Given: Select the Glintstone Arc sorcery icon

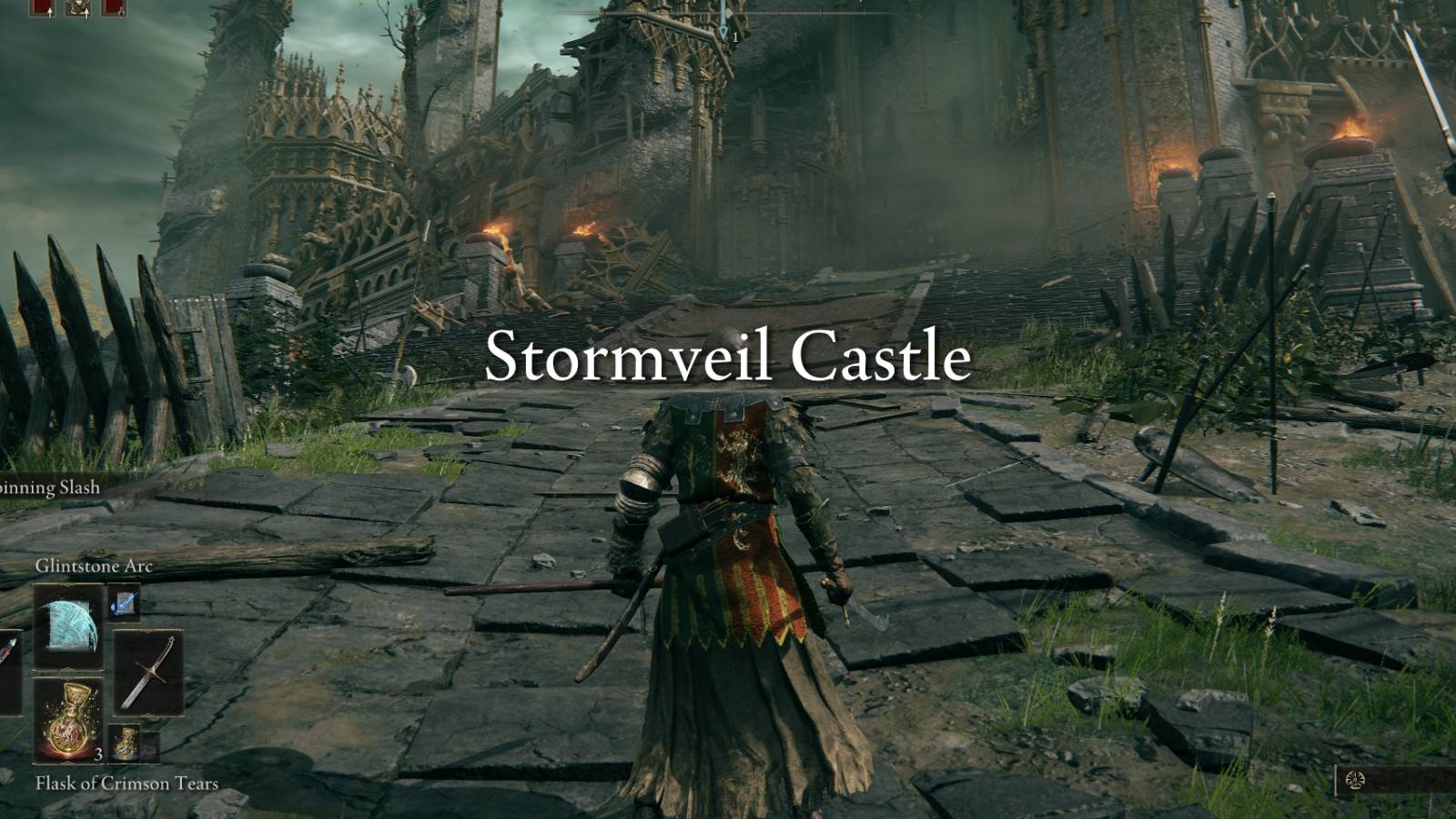Looking at the screenshot, I should 68,625.
